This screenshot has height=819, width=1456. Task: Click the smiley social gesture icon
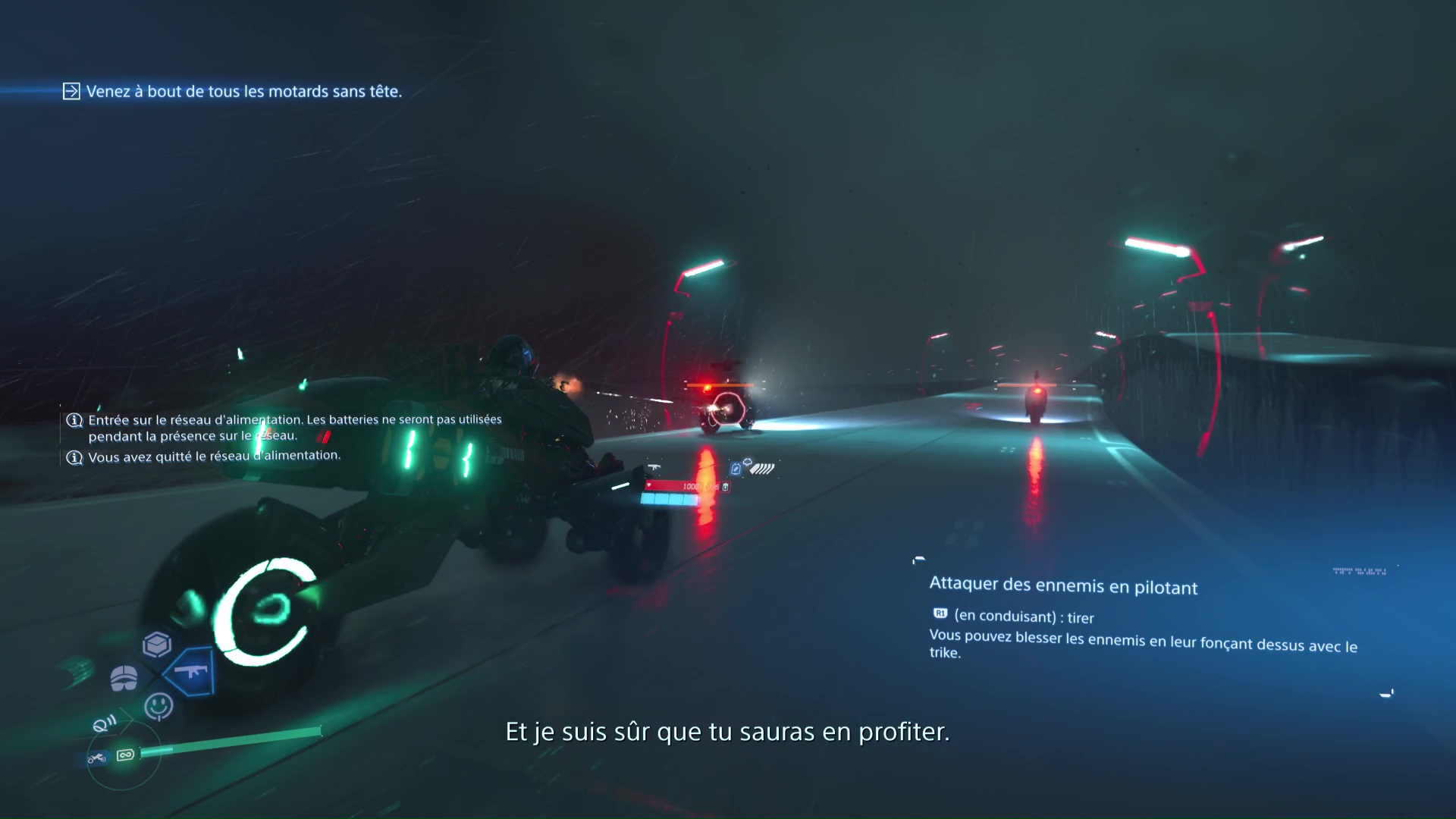tap(159, 704)
